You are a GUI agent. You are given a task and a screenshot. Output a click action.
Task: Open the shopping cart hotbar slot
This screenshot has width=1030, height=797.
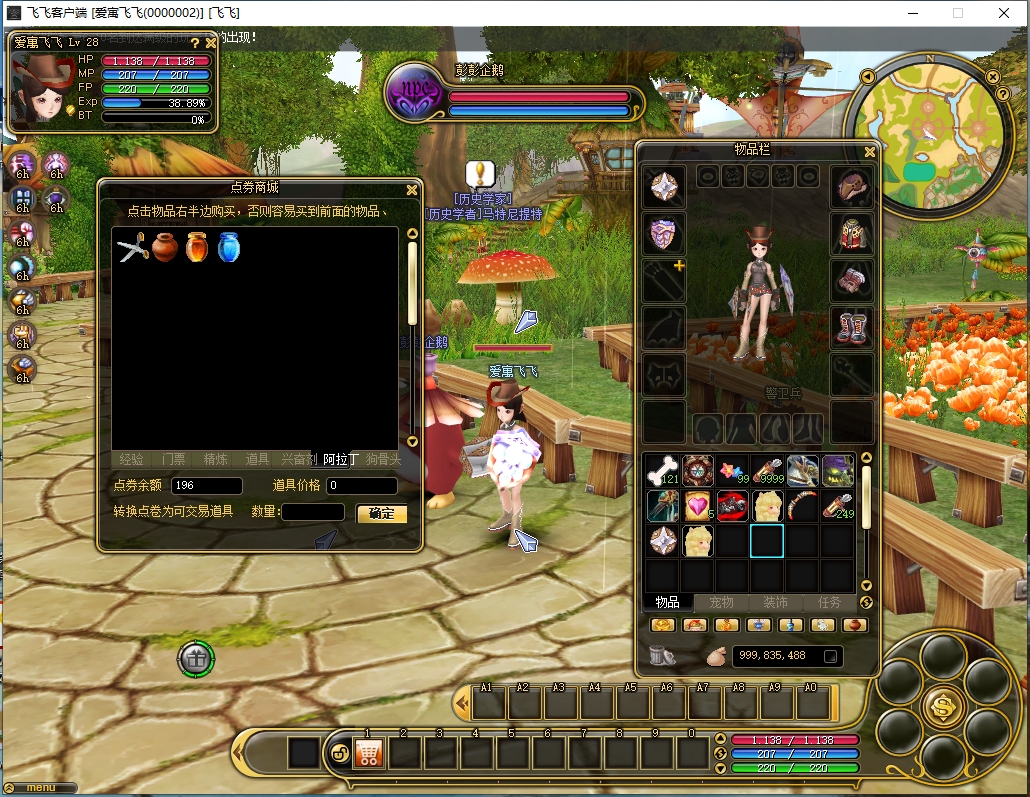point(369,753)
